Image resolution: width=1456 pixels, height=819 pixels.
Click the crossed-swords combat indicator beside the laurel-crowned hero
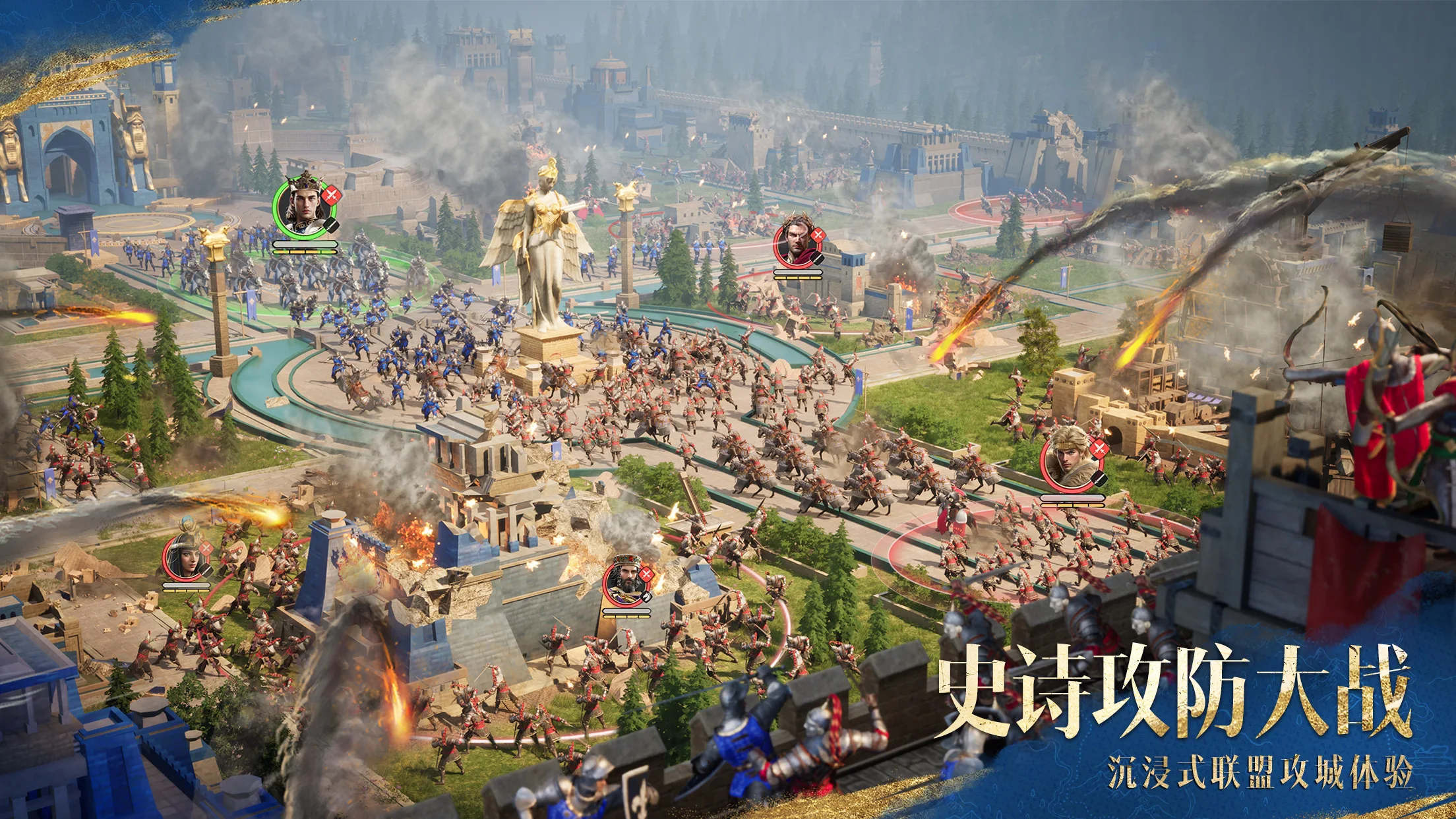[818, 235]
